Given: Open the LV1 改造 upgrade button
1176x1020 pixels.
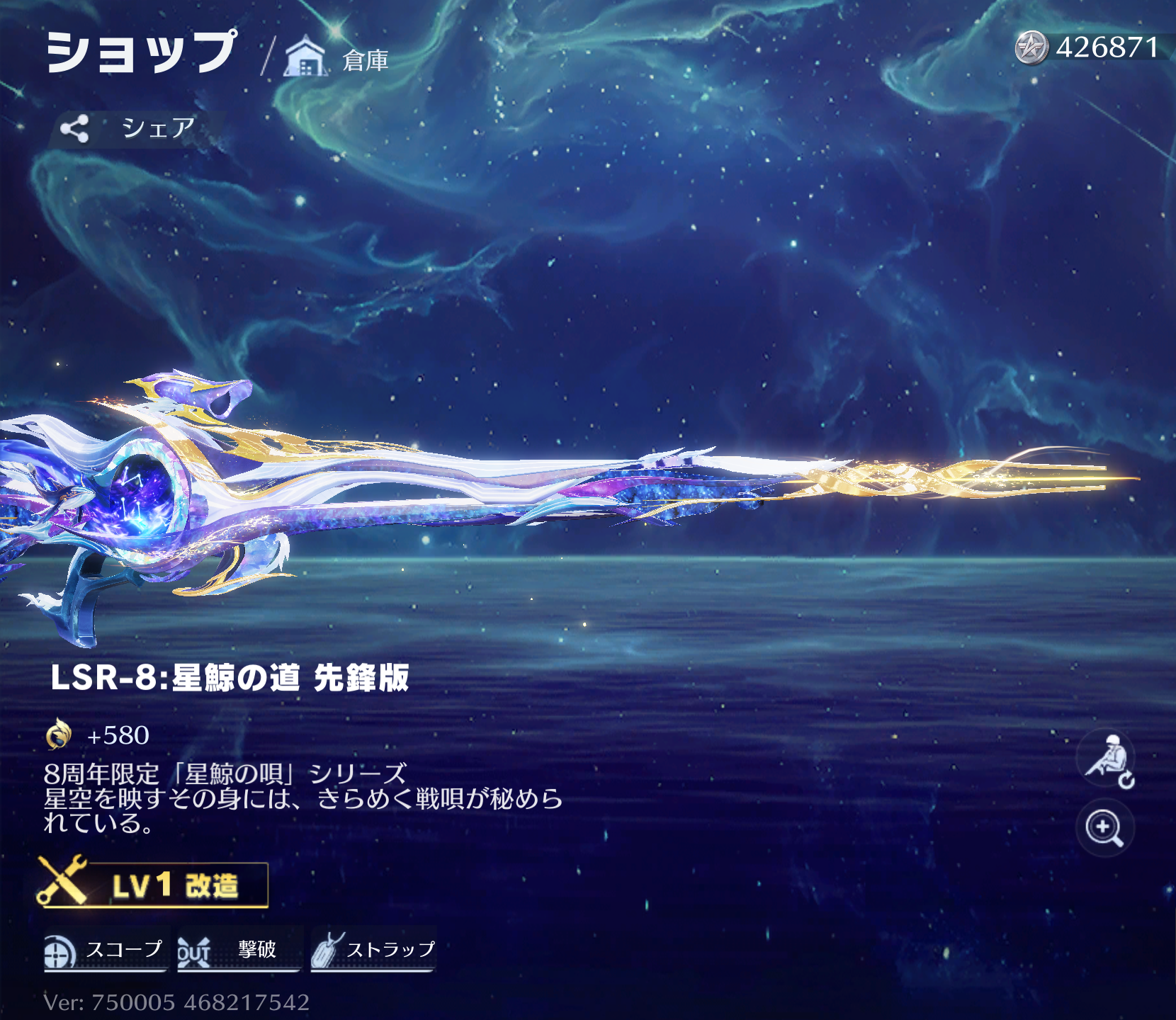Looking at the screenshot, I should pos(154,885).
